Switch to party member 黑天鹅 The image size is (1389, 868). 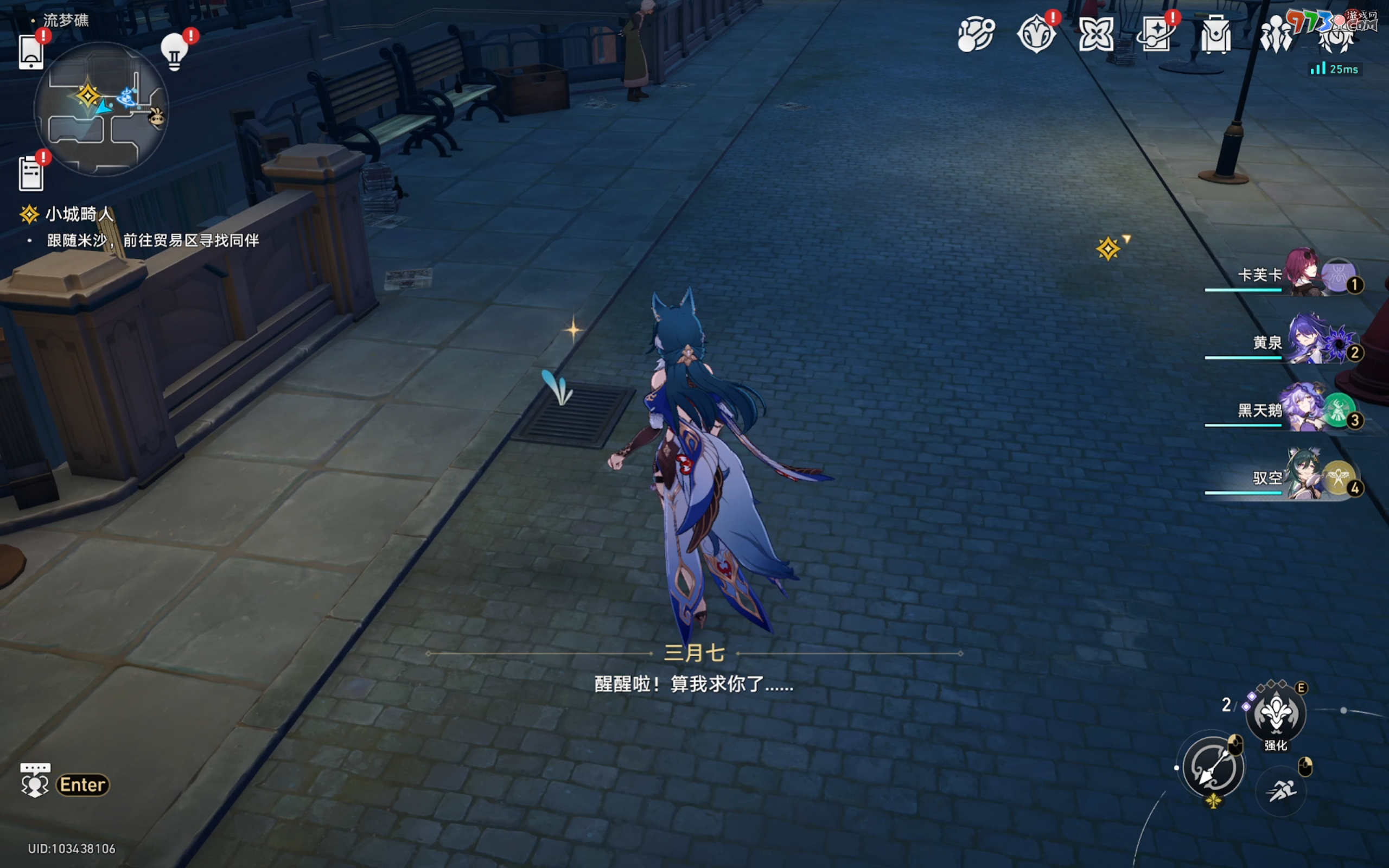(1303, 409)
